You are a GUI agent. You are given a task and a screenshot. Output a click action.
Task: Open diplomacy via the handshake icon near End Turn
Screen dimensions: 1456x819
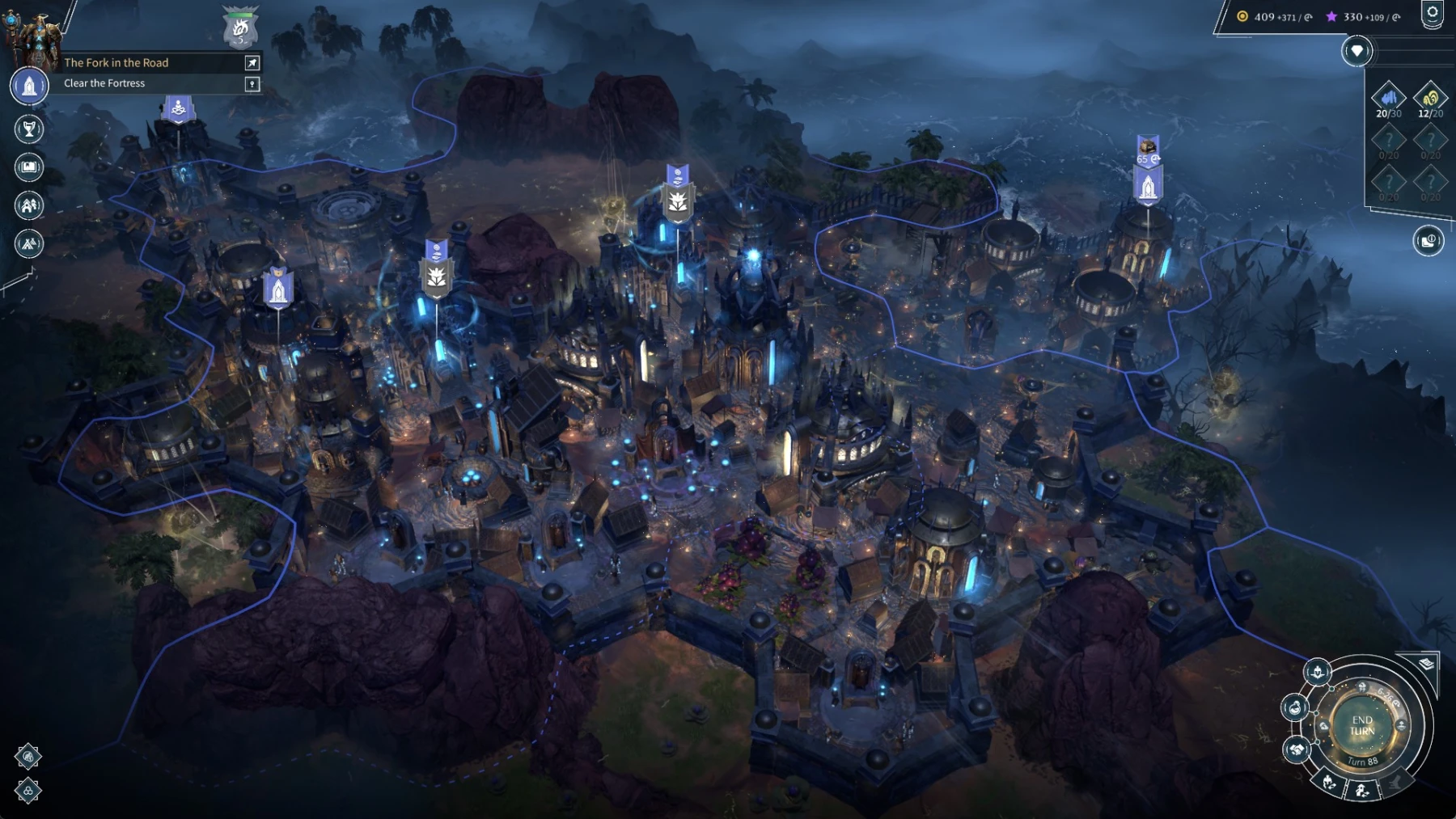point(1297,751)
